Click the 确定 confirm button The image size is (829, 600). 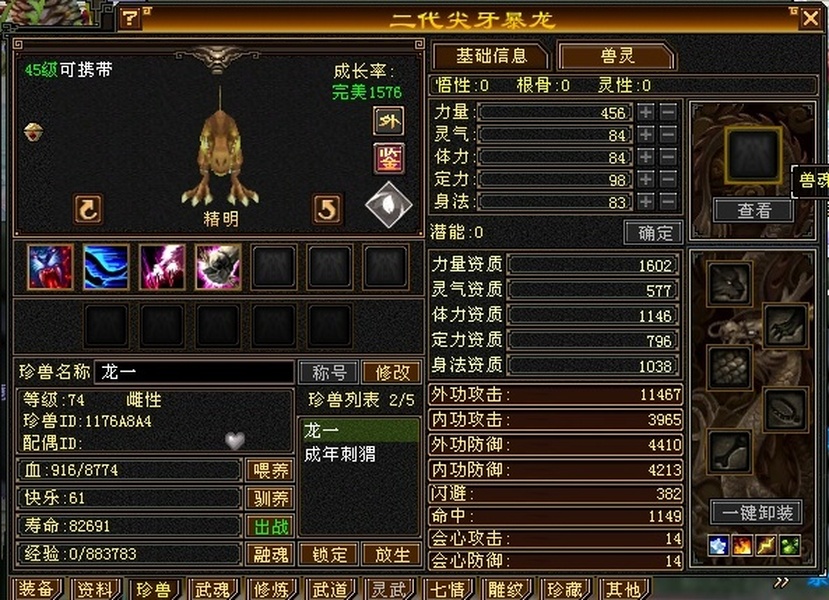[x=653, y=233]
